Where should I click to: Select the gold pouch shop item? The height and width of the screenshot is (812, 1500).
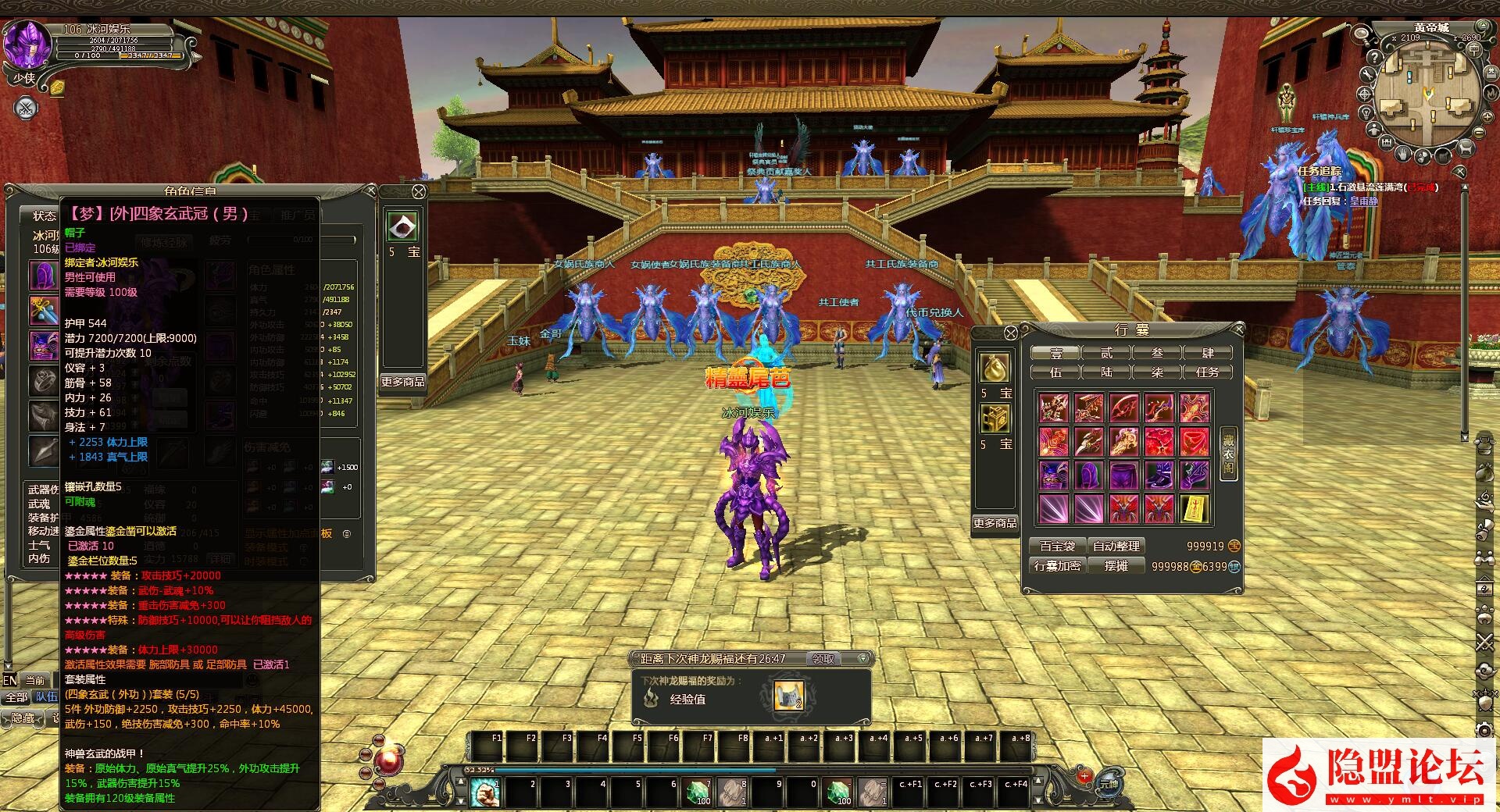click(995, 368)
